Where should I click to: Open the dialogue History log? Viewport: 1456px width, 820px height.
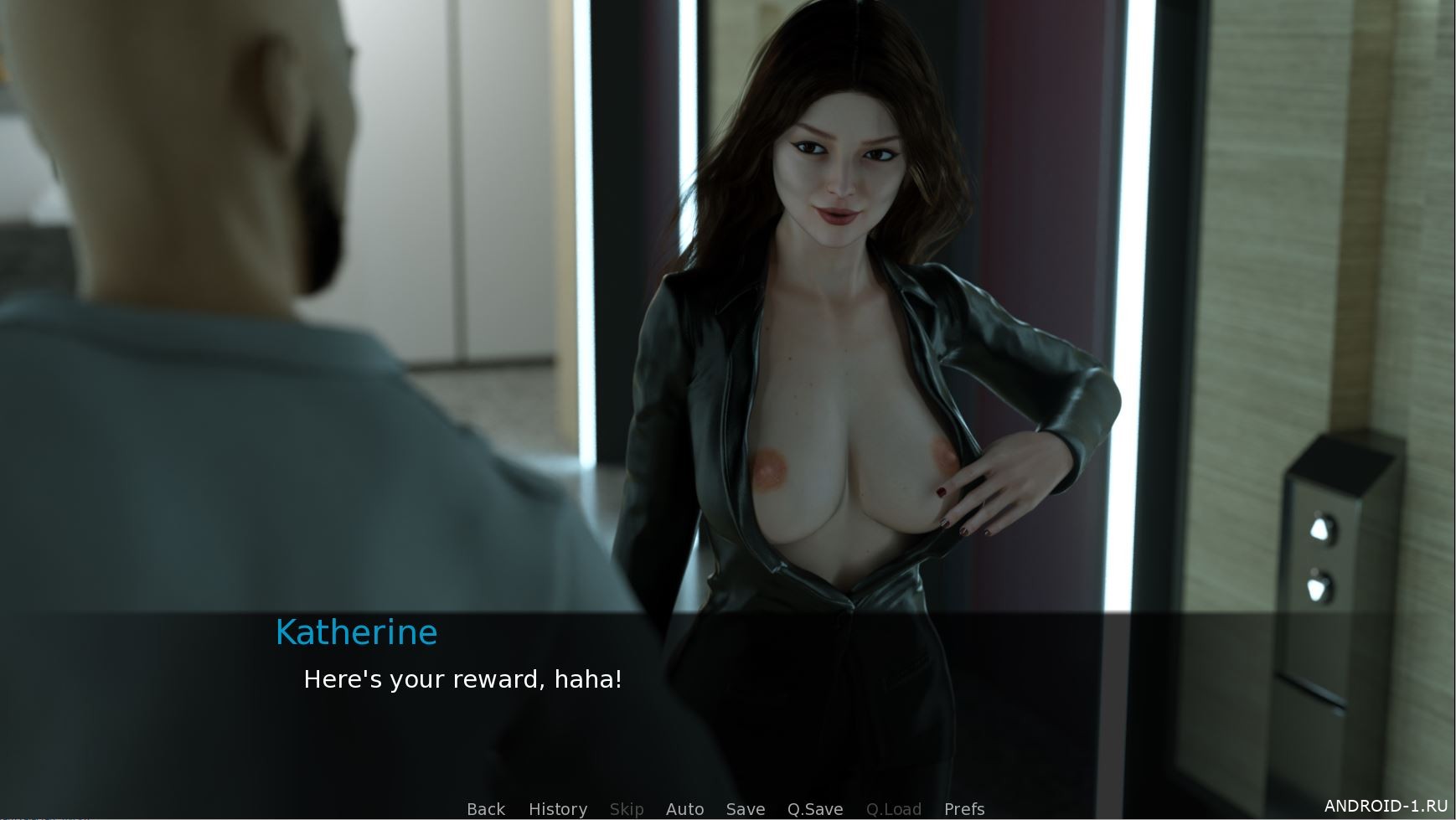coord(557,808)
